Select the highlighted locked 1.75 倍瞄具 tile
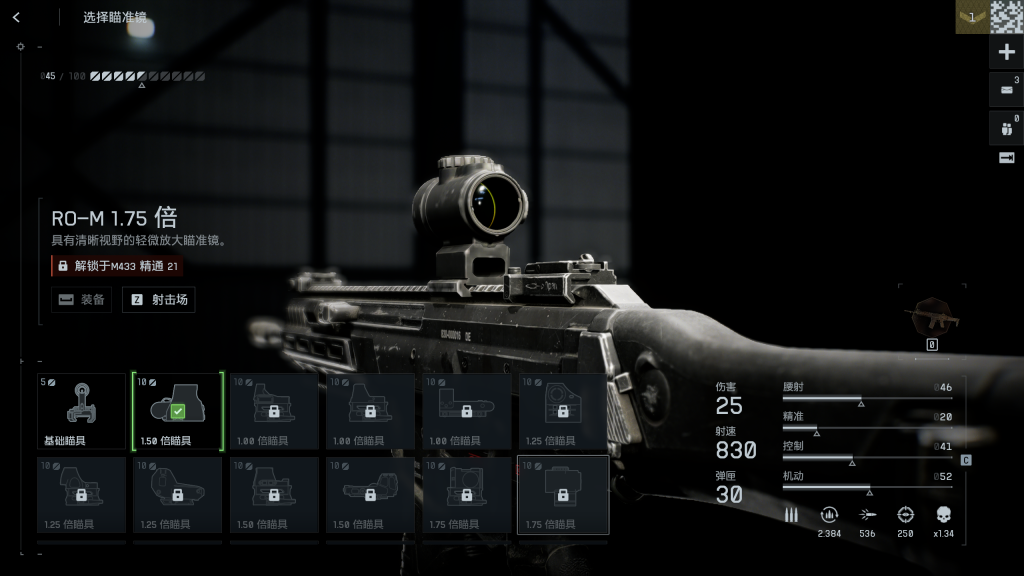1024x576 pixels. [x=562, y=495]
